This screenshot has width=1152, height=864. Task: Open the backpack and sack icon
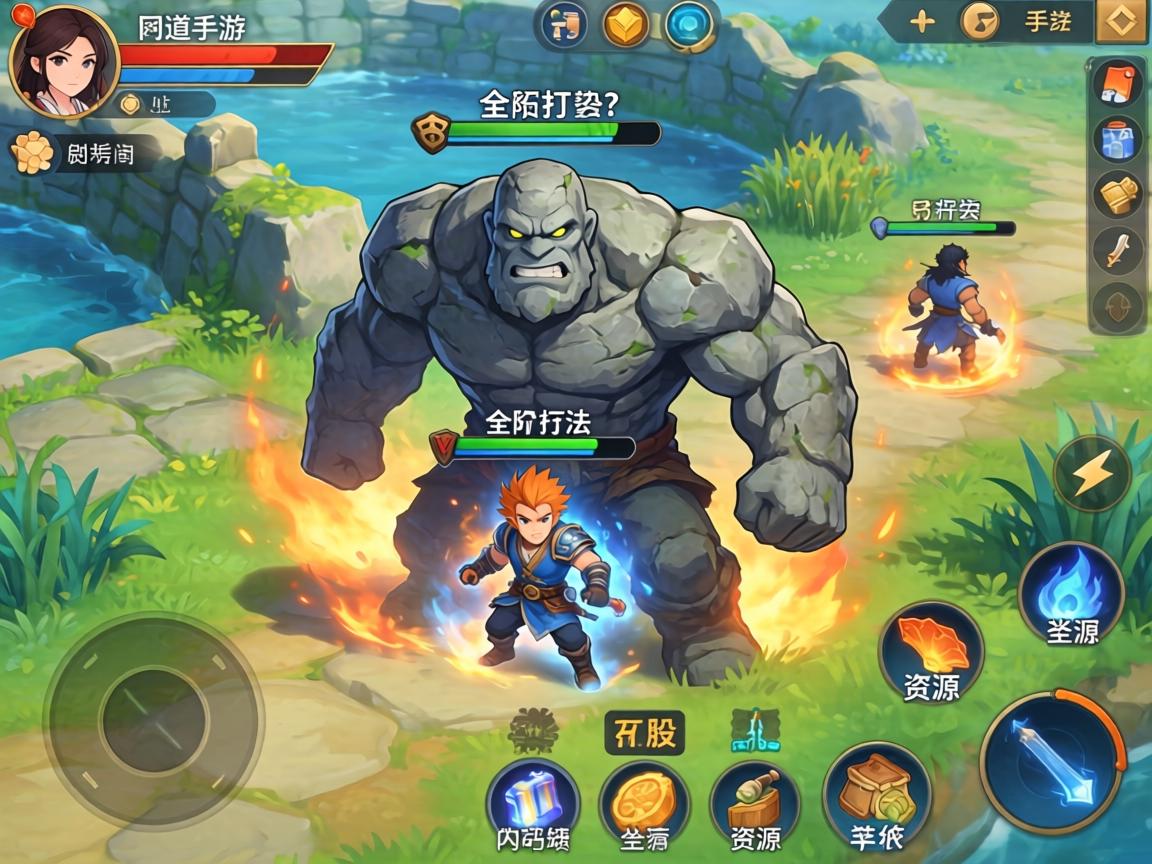click(876, 797)
